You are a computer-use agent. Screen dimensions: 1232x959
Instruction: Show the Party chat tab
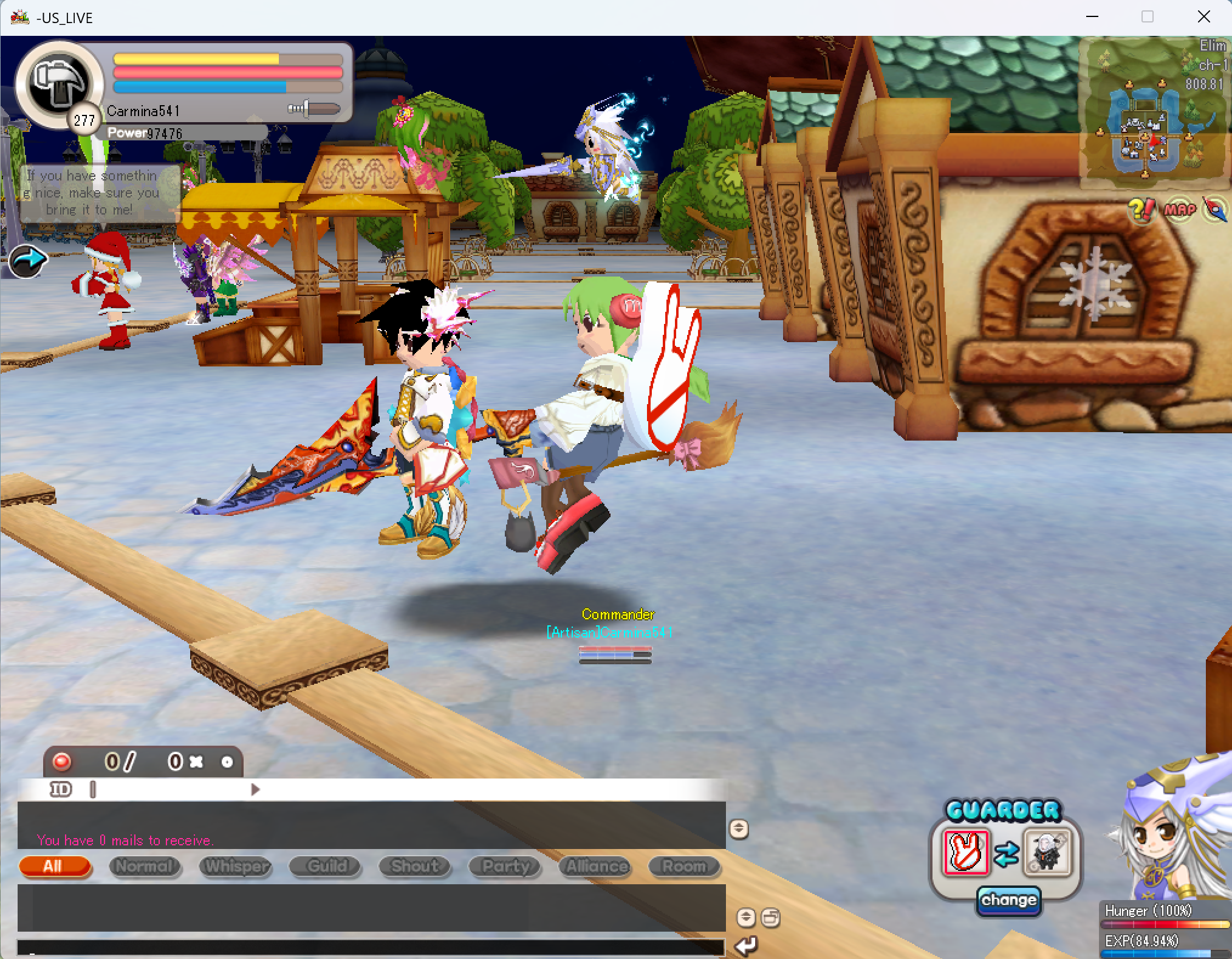pyautogui.click(x=505, y=866)
